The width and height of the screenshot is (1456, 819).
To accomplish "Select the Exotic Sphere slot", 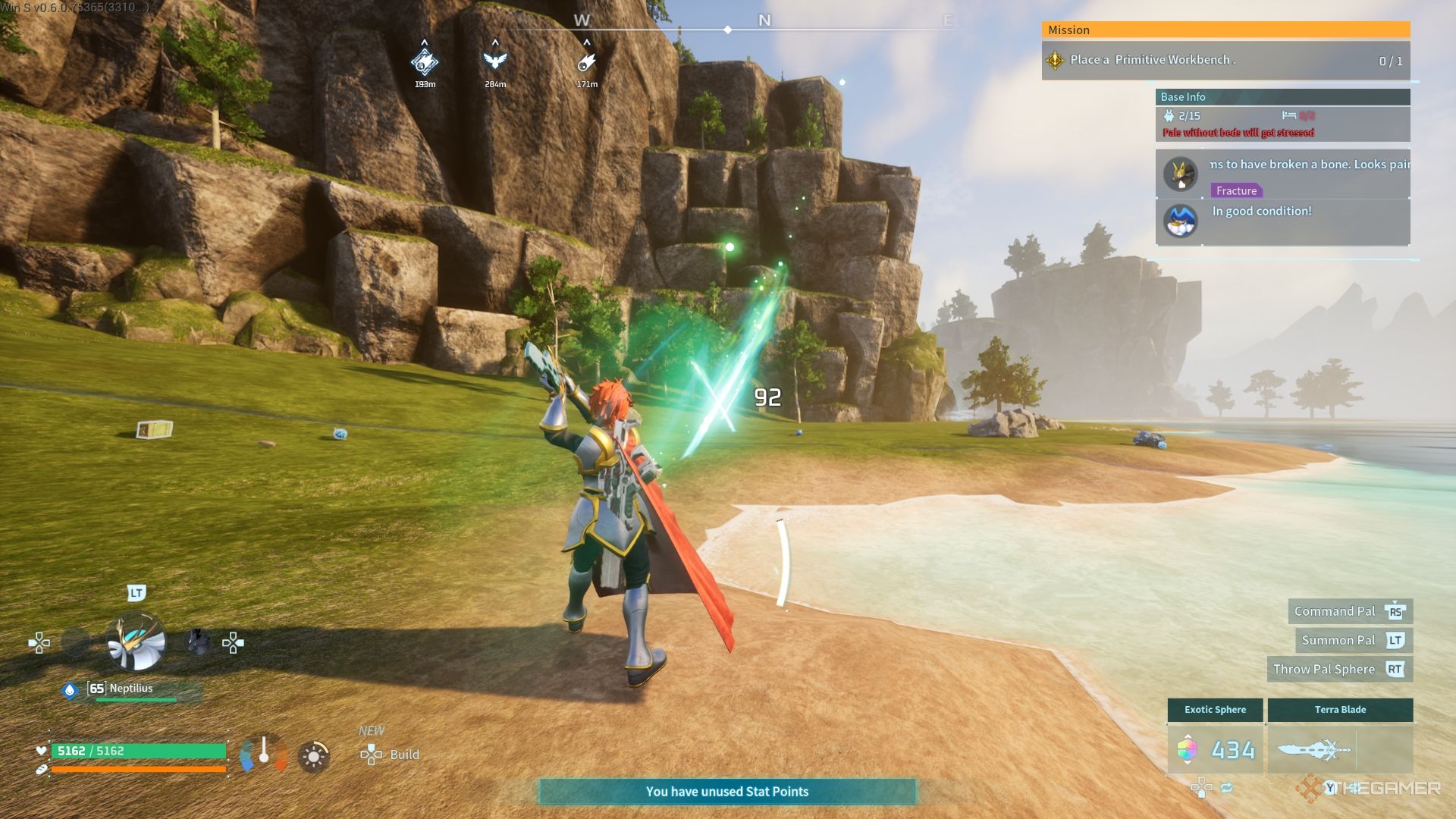I will [1215, 749].
